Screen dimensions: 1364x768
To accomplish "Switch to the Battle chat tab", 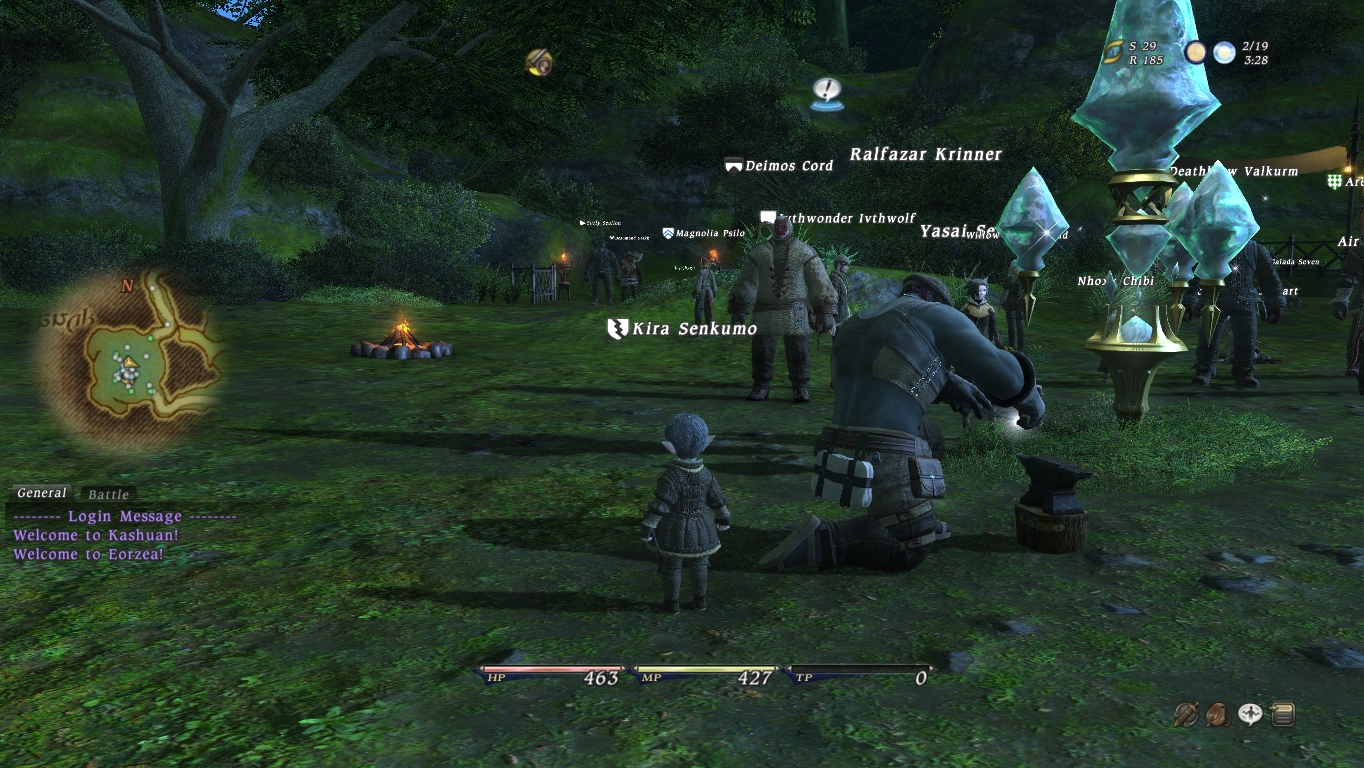I will point(108,494).
